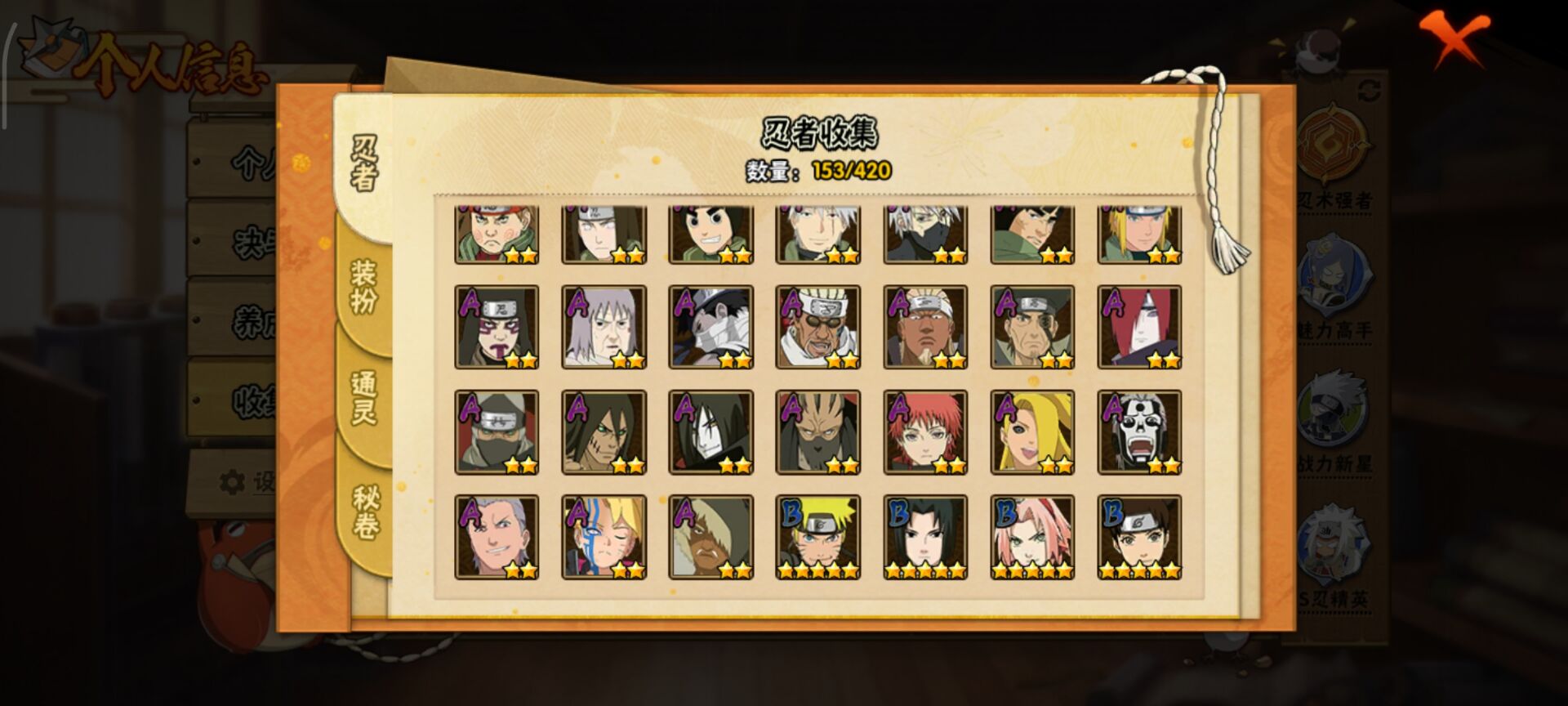1568x706 pixels.
Task: Select the bandaged Zabuza portrait
Action: click(x=710, y=327)
